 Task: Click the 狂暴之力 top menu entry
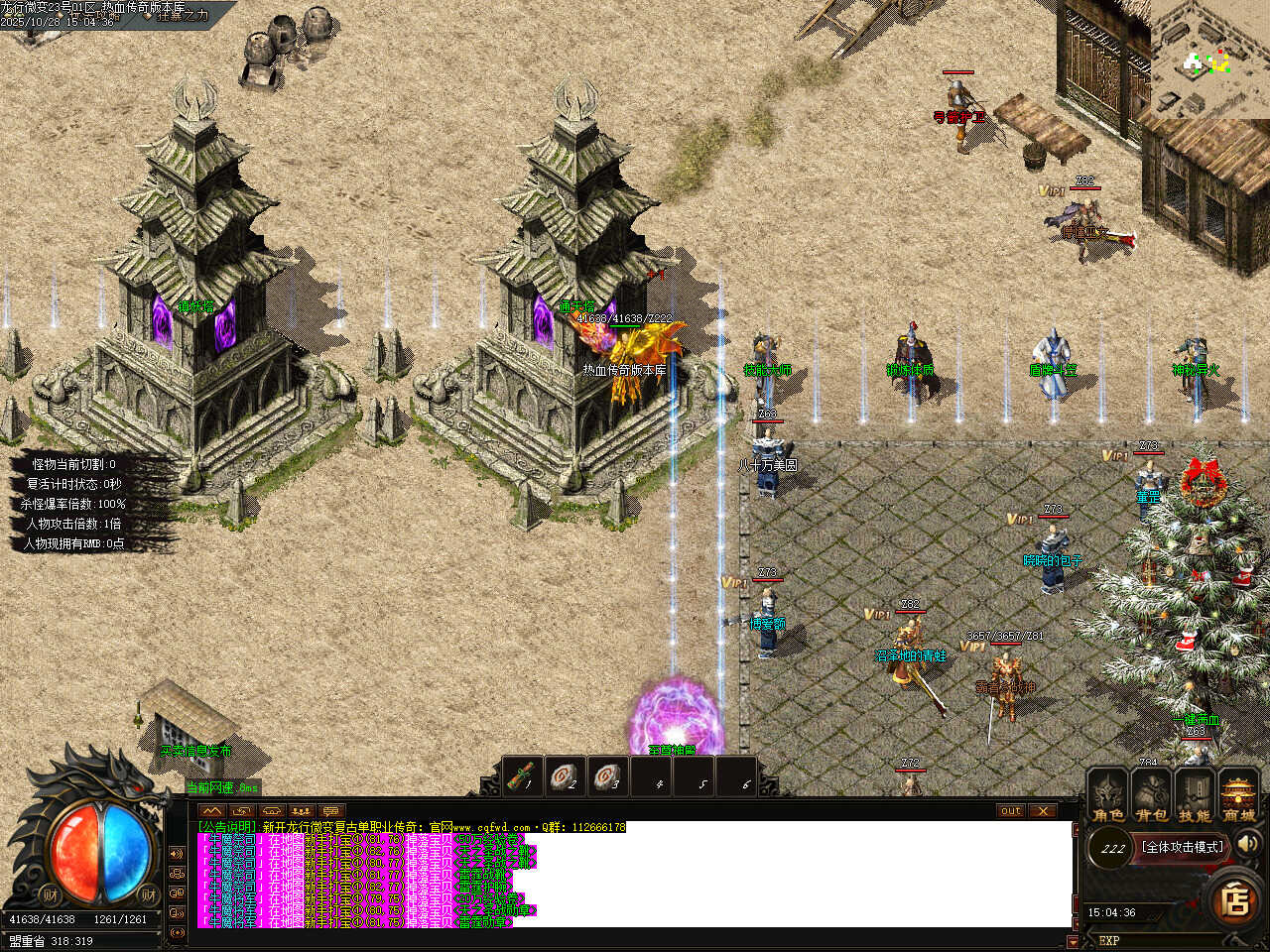click(183, 16)
